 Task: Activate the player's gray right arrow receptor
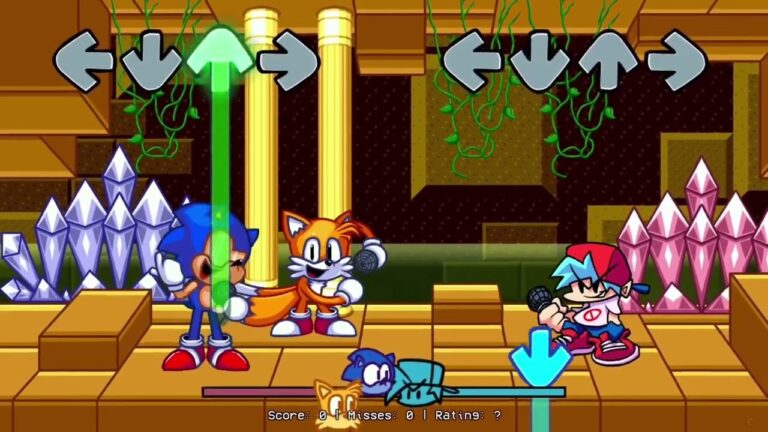[676, 61]
